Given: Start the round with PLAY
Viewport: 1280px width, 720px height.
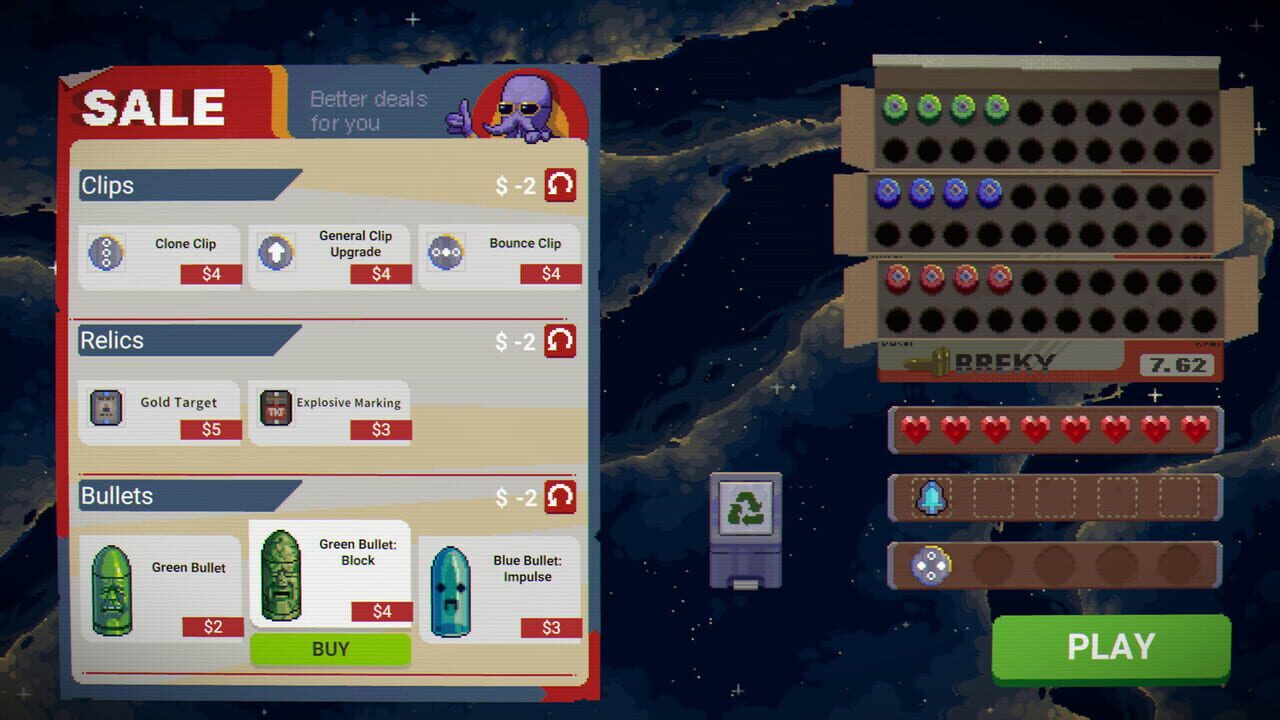Looking at the screenshot, I should 1111,647.
